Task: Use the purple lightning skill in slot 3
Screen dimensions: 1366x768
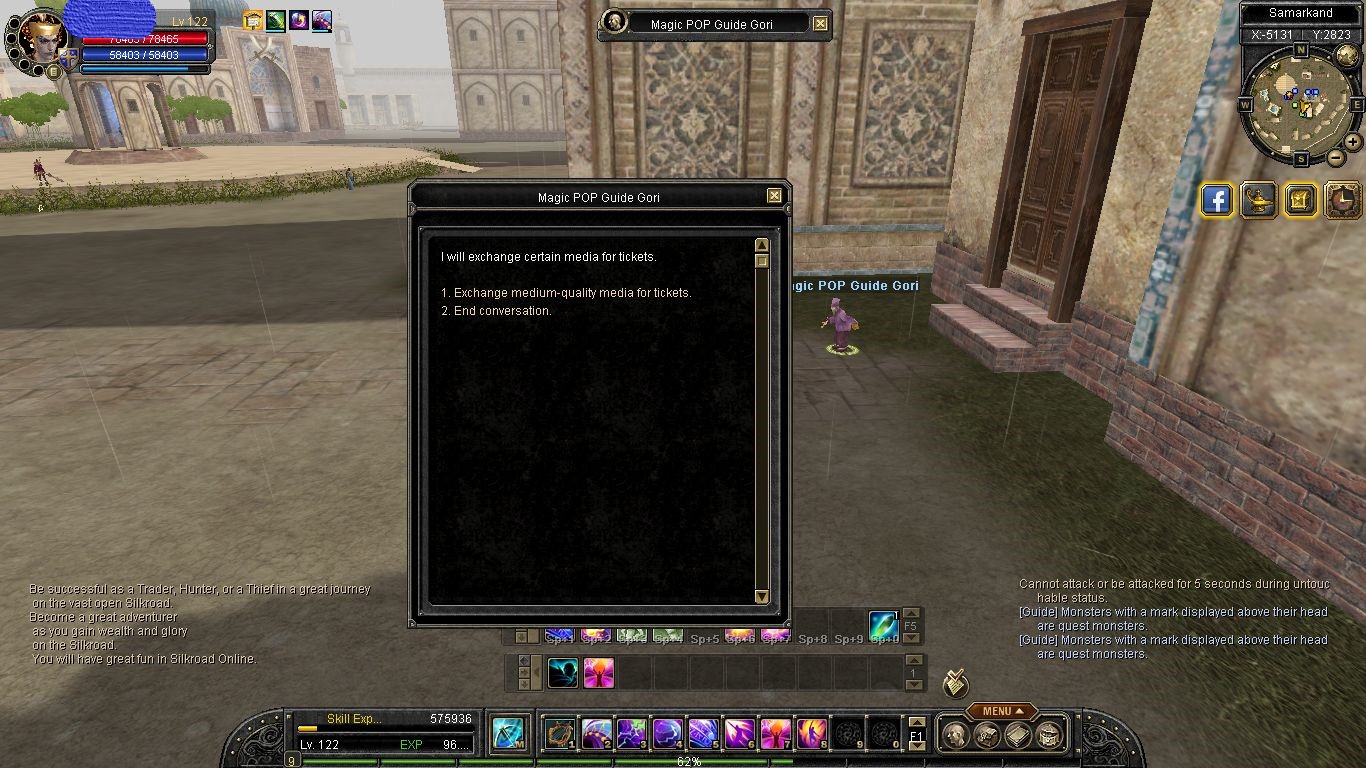Action: coord(631,734)
